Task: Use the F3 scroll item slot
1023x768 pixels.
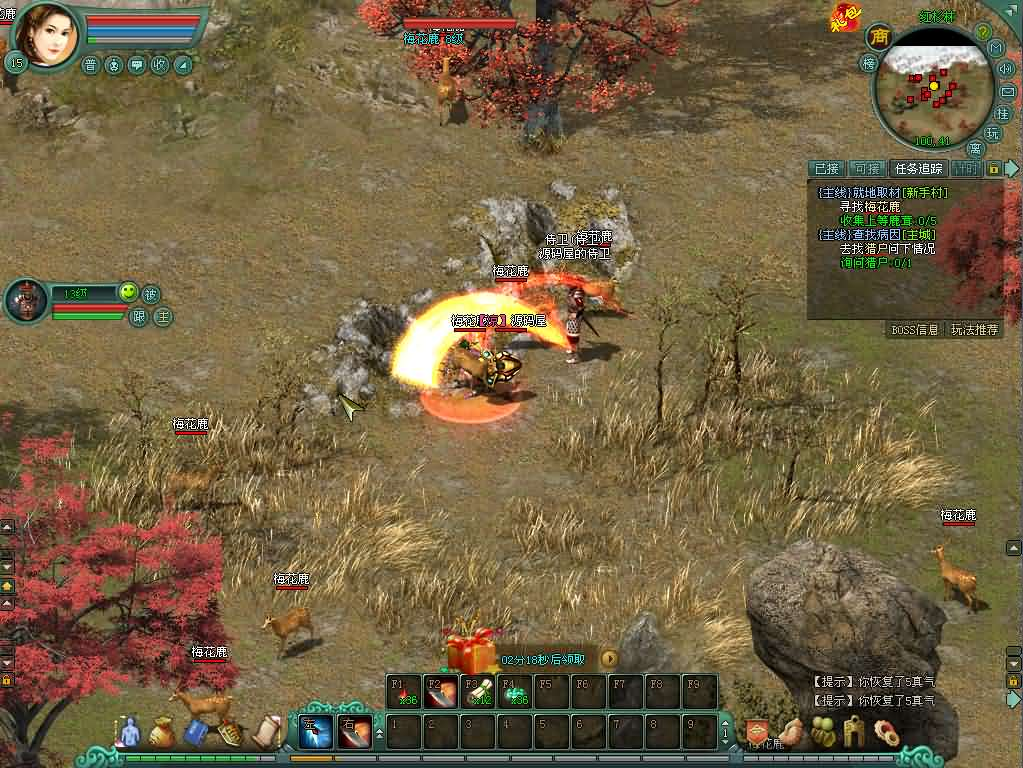Action: [478, 692]
